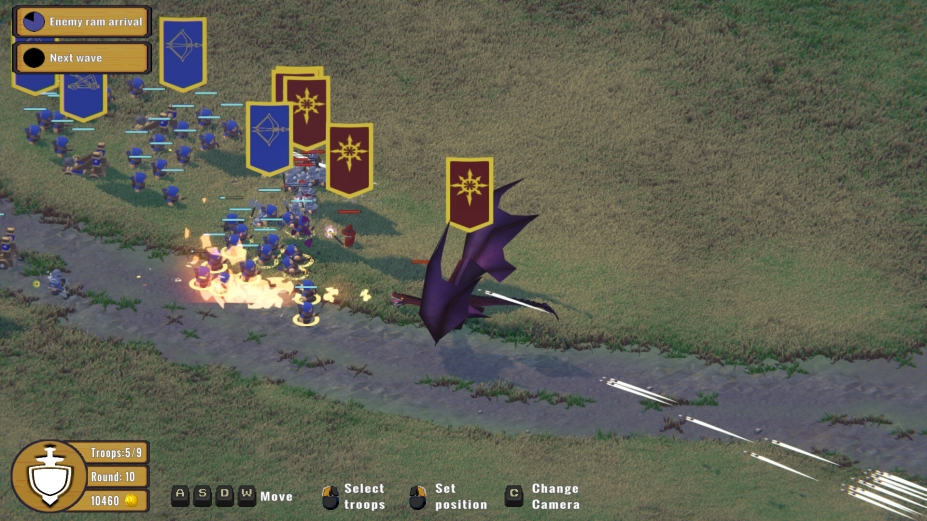Select the red sun banner above the dragon
The height and width of the screenshot is (521, 927).
[x=469, y=190]
